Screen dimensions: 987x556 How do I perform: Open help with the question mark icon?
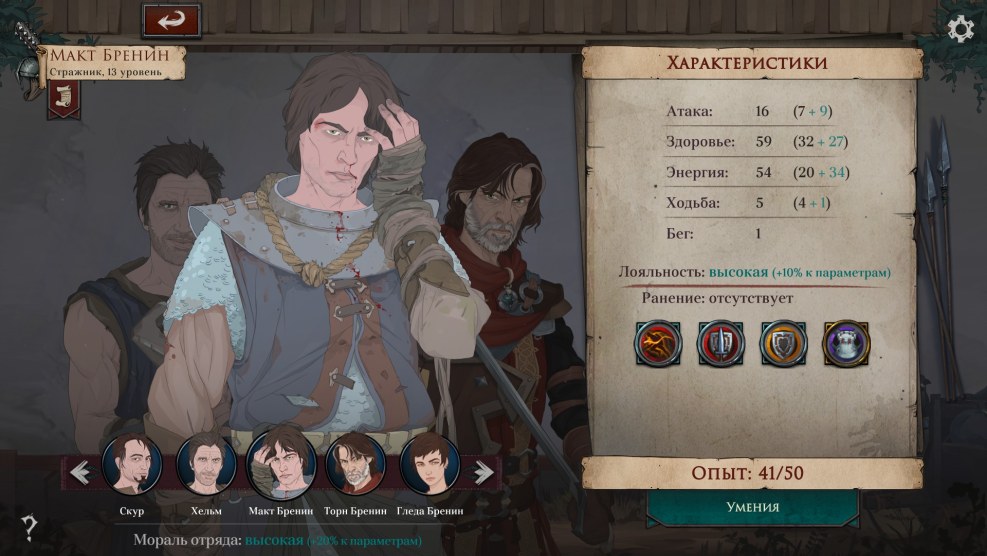(x=30, y=527)
